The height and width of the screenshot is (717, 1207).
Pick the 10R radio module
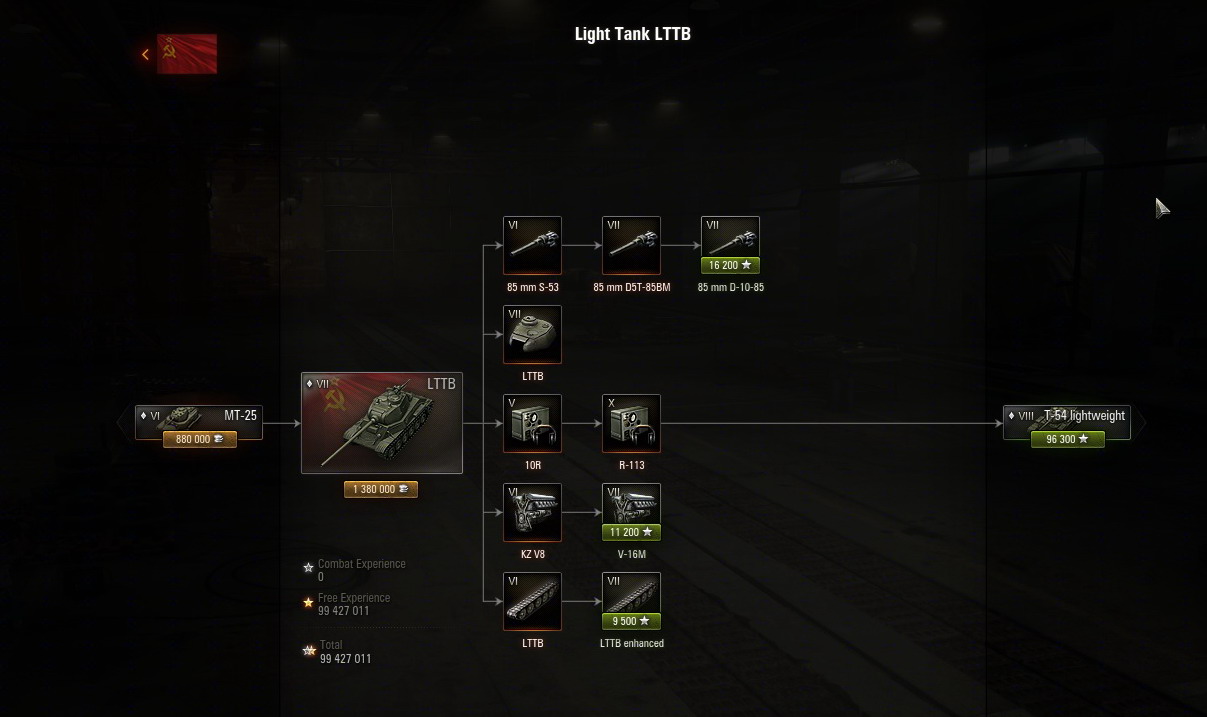532,423
